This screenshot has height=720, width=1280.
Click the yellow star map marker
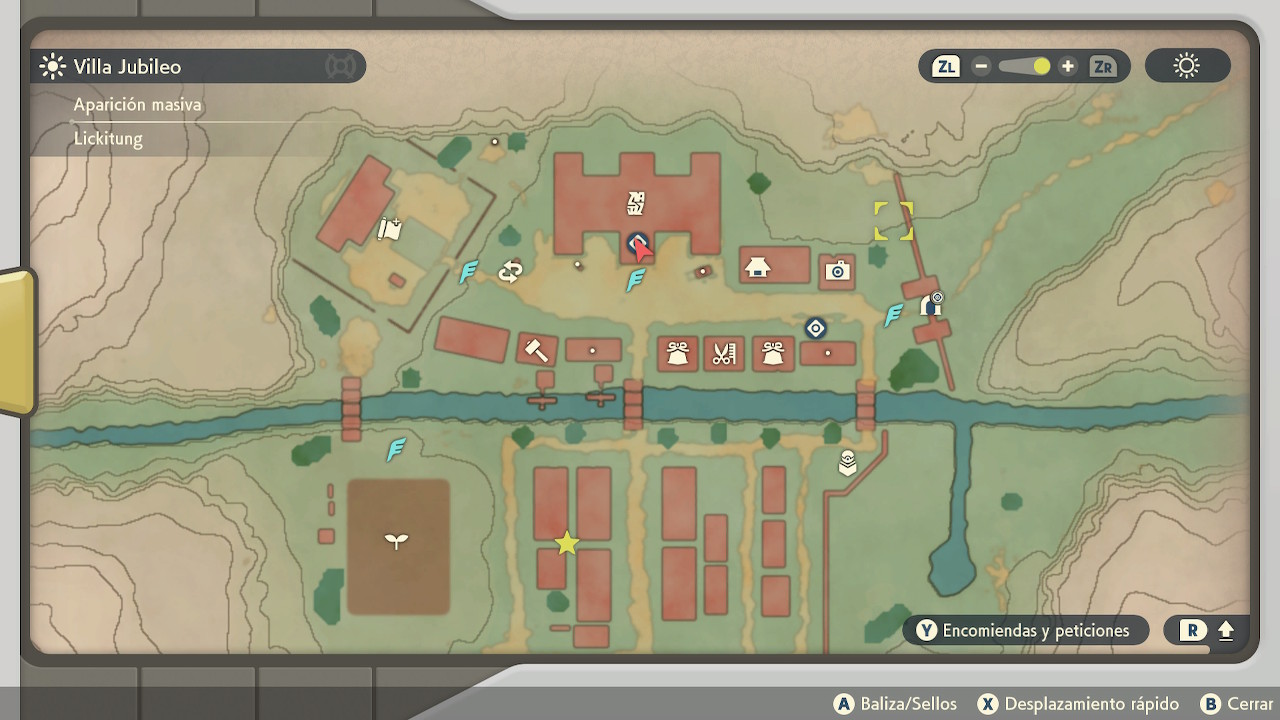click(x=567, y=543)
